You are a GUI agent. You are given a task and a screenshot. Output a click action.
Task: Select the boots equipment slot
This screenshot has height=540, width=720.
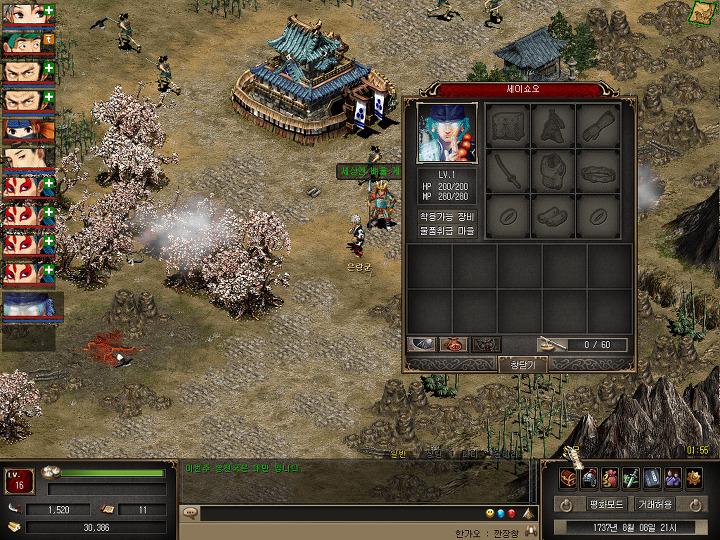[x=555, y=214]
